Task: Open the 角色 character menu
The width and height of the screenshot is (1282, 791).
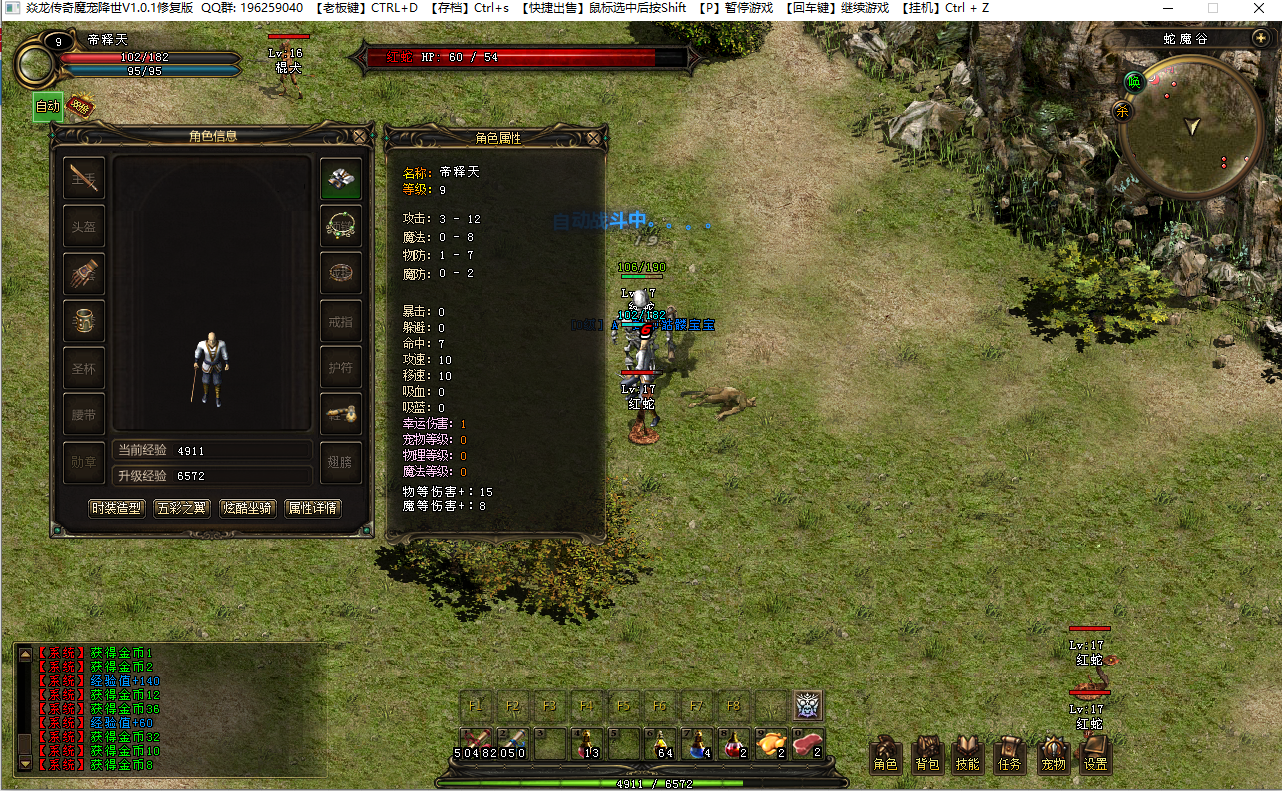Action: (885, 754)
